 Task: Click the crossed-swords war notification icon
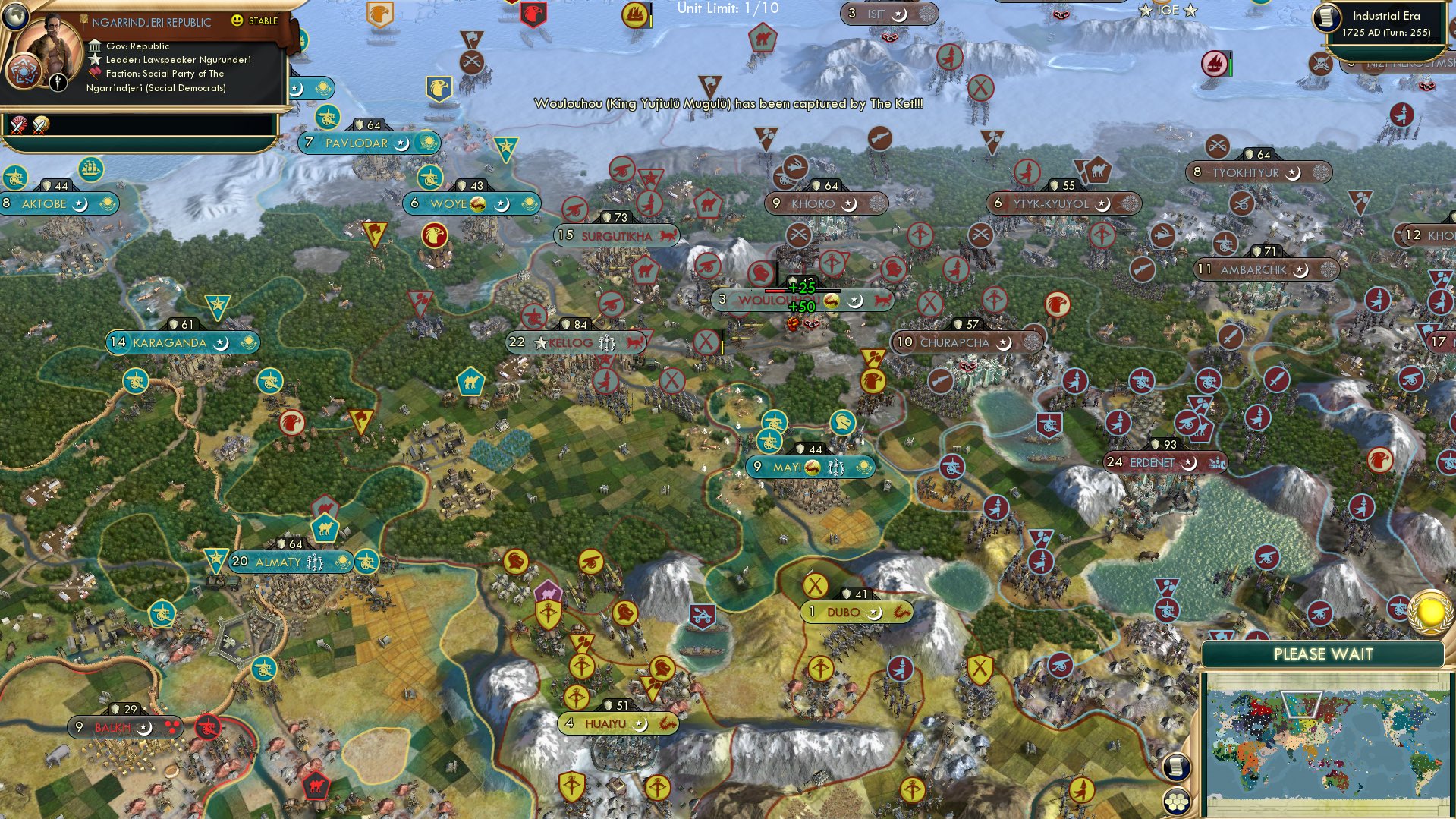point(17,126)
